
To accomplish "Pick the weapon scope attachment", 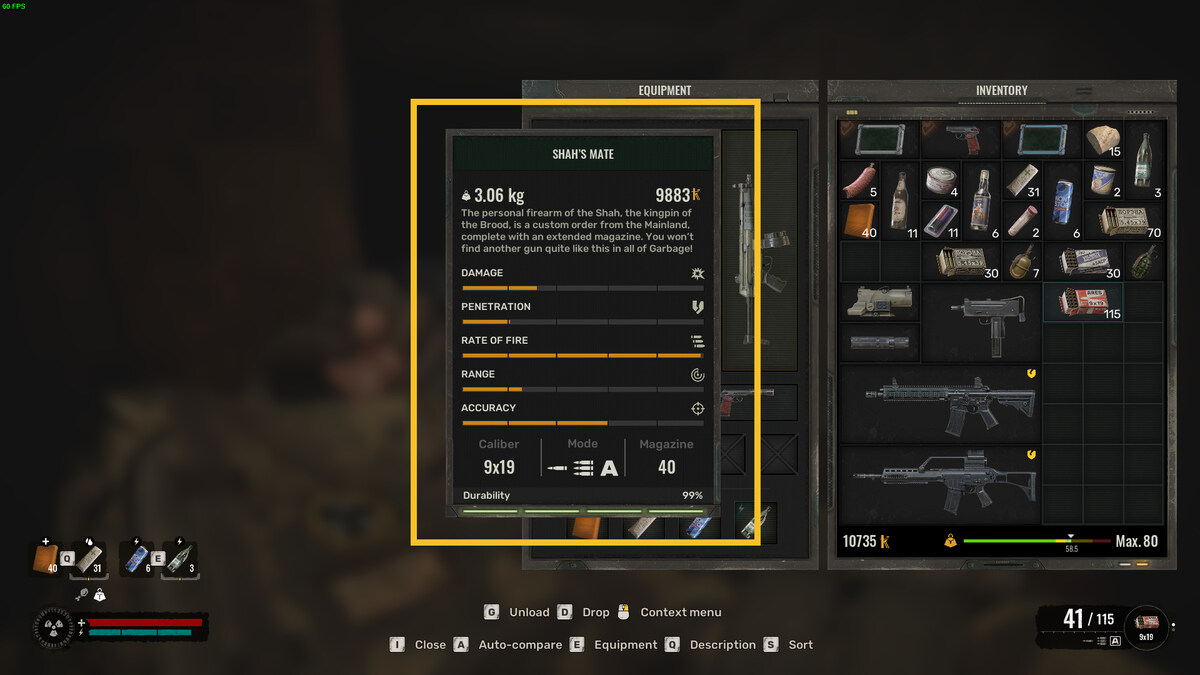I will click(879, 301).
